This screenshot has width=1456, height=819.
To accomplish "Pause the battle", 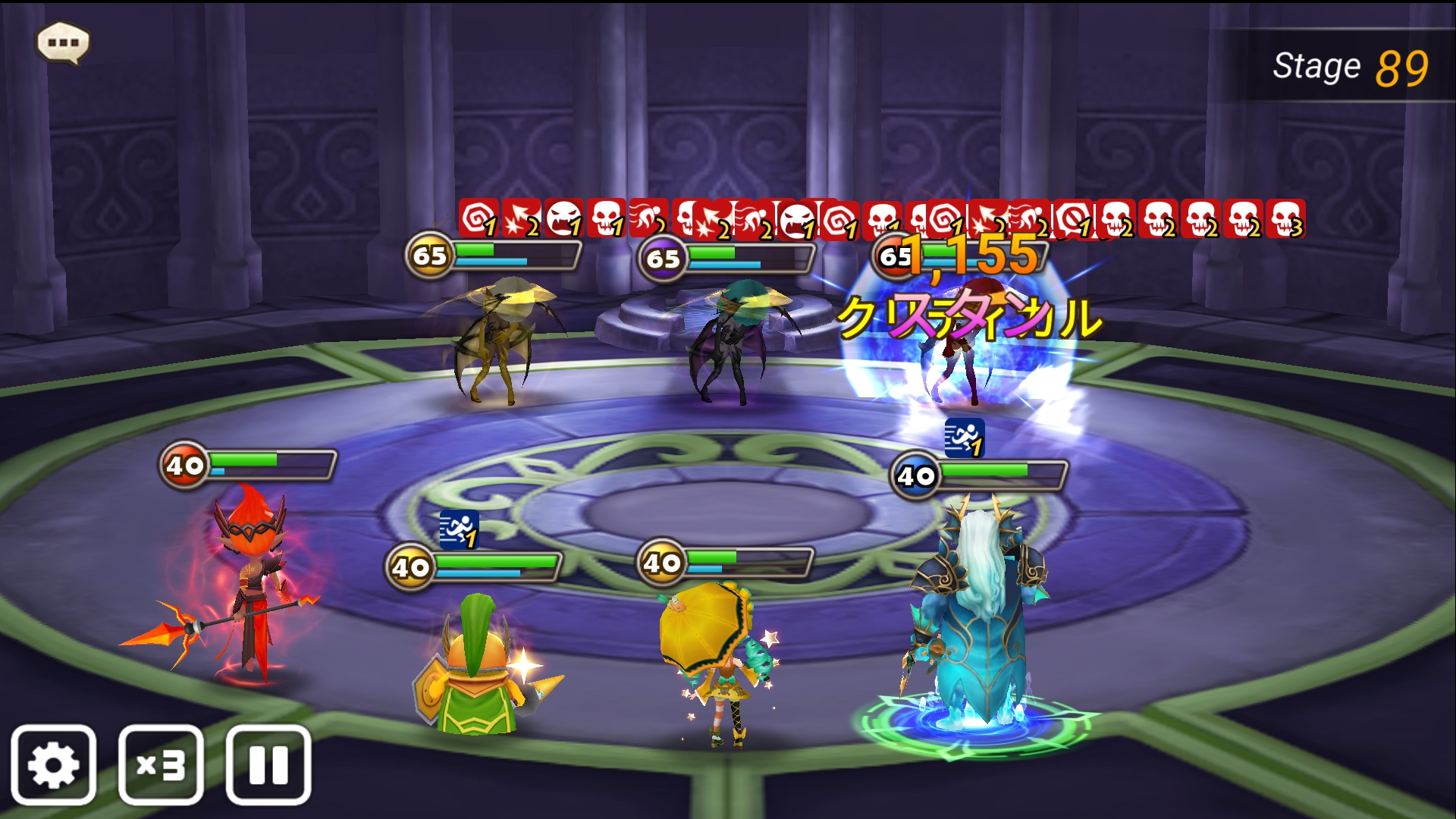I will tap(268, 764).
